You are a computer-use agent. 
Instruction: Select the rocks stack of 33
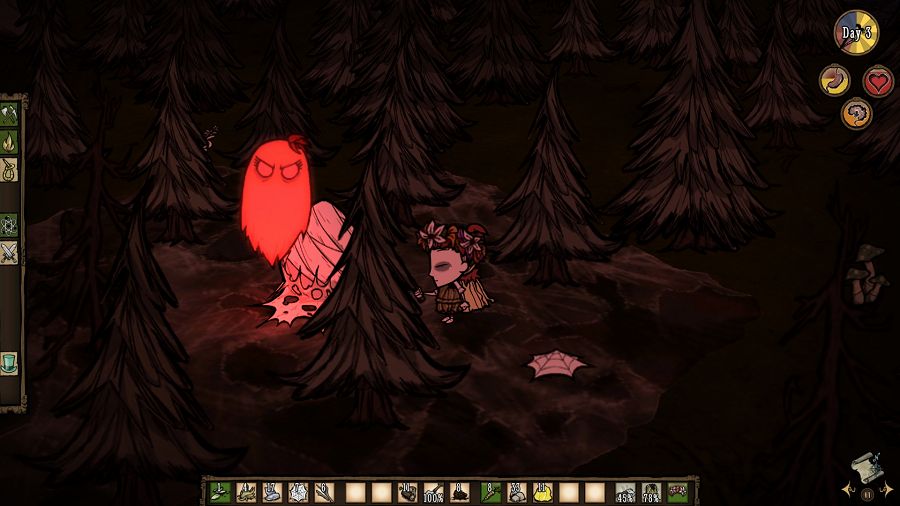(517, 492)
